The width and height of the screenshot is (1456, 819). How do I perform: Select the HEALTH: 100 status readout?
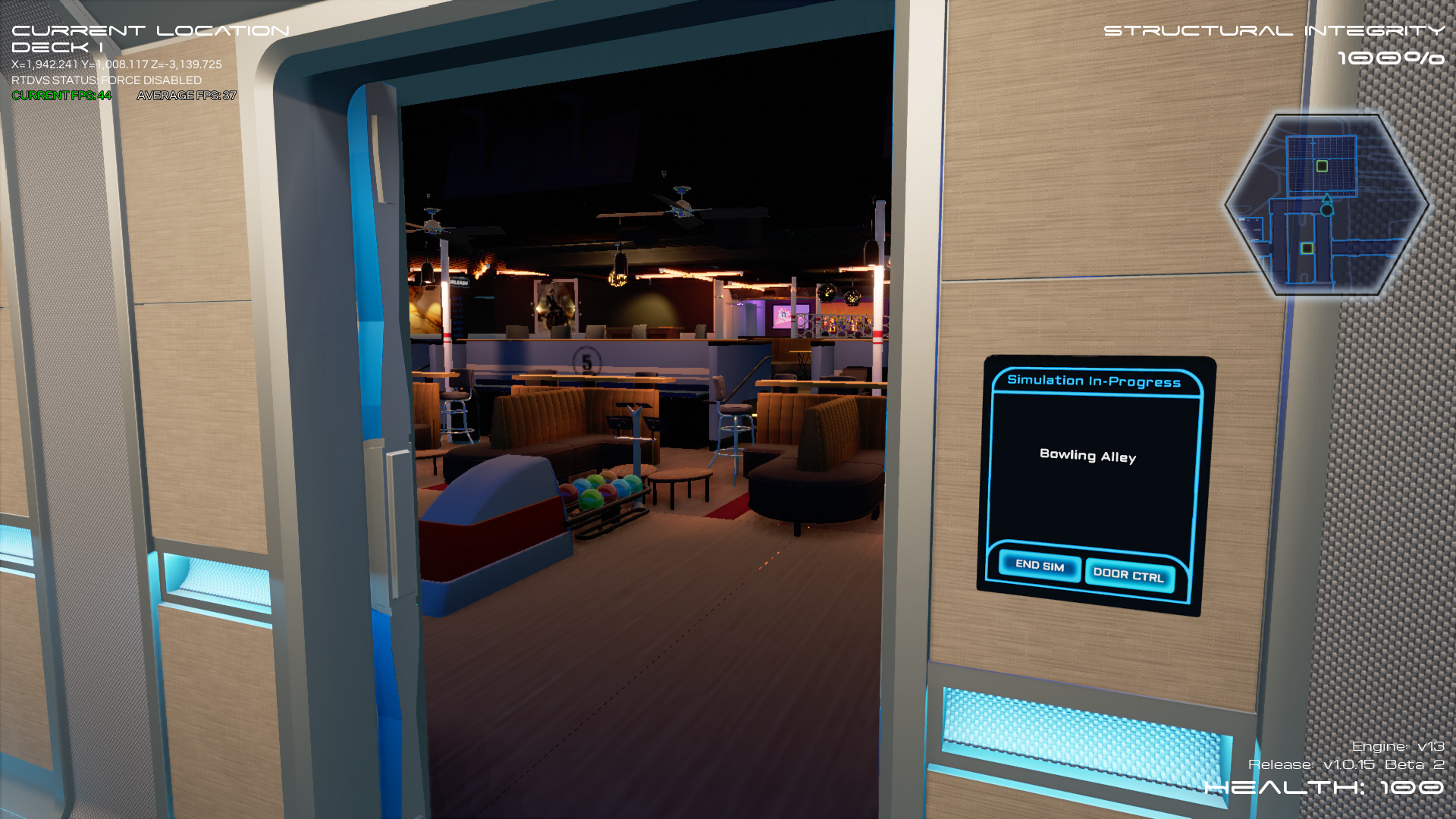[1357, 789]
